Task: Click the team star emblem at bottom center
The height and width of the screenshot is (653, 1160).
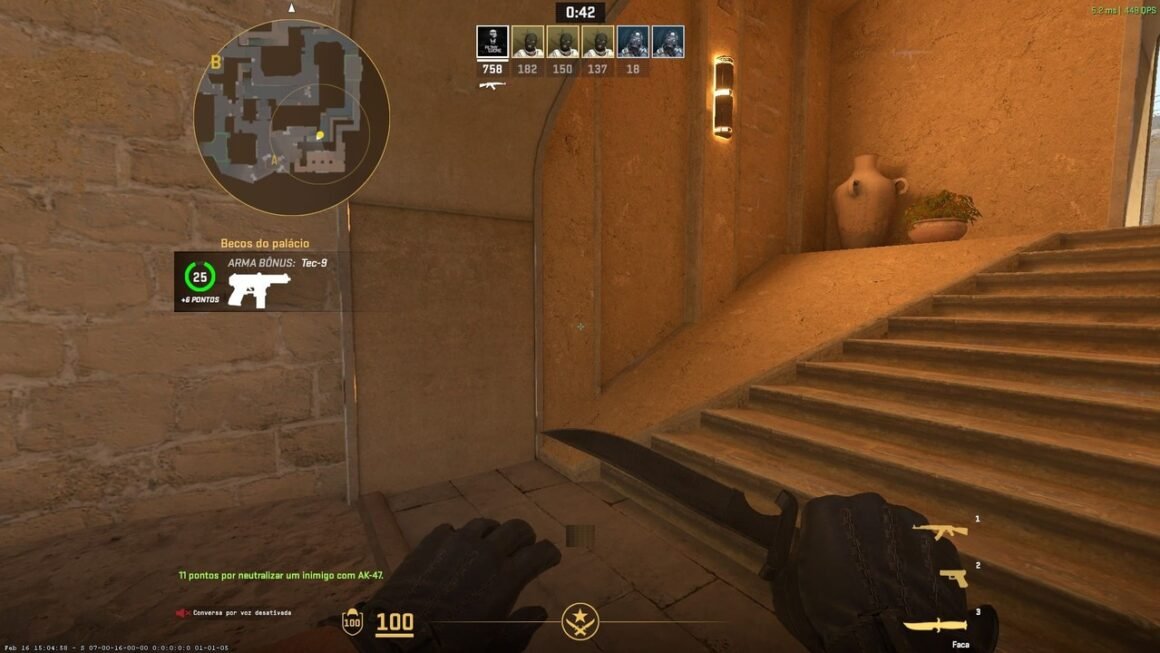Action: [x=579, y=621]
